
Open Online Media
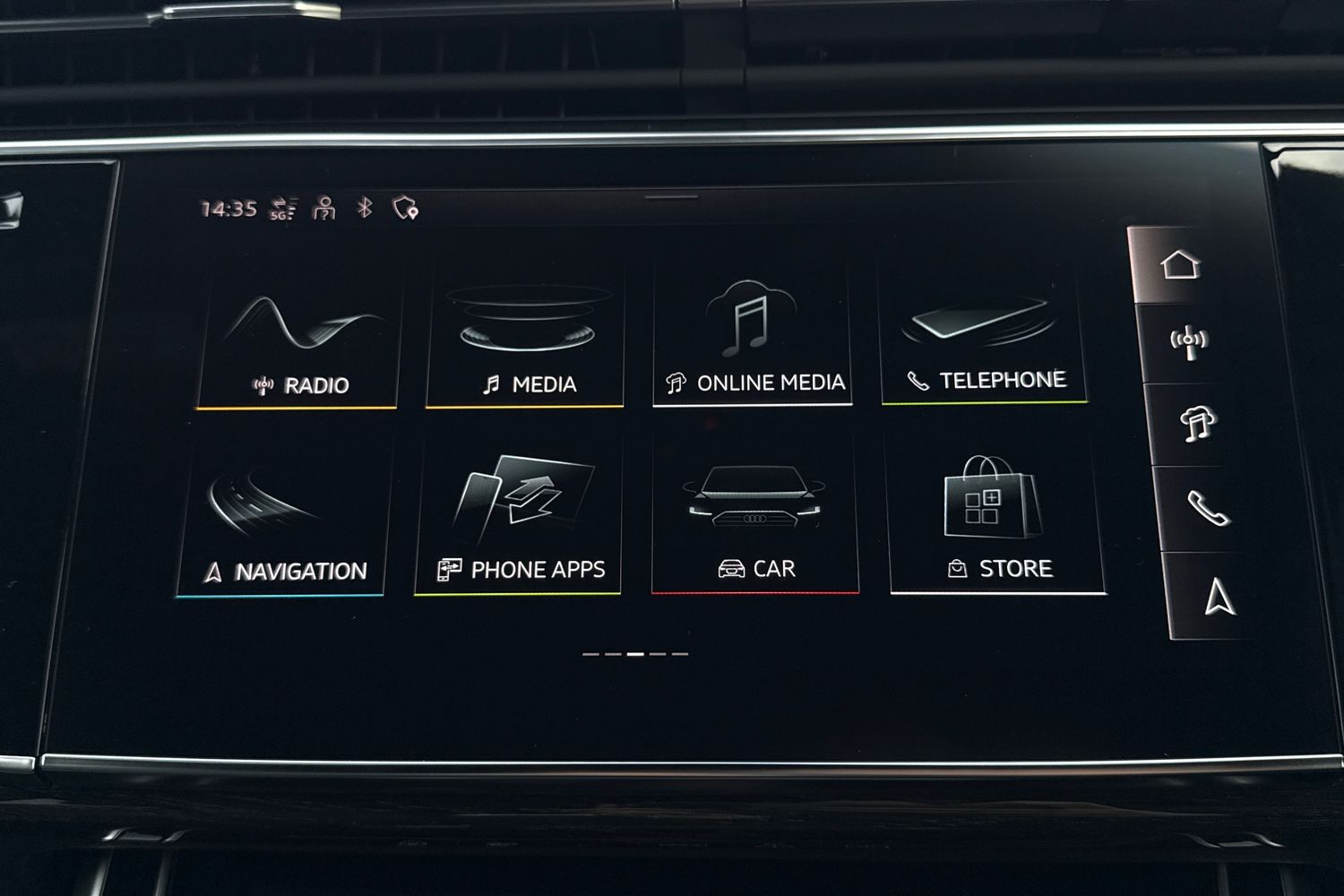pos(753,337)
